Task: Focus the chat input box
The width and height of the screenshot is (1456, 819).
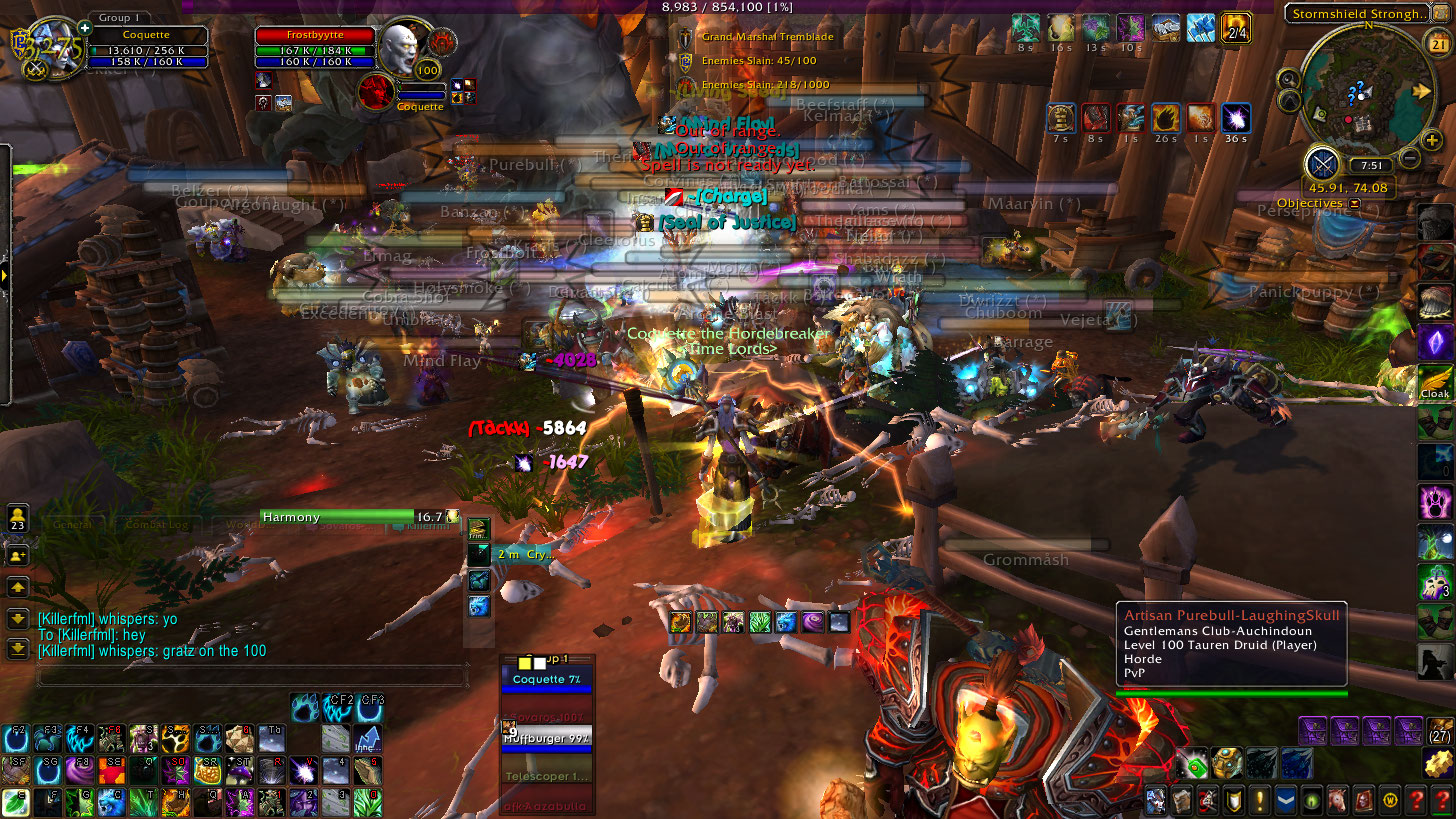Action: 250,676
